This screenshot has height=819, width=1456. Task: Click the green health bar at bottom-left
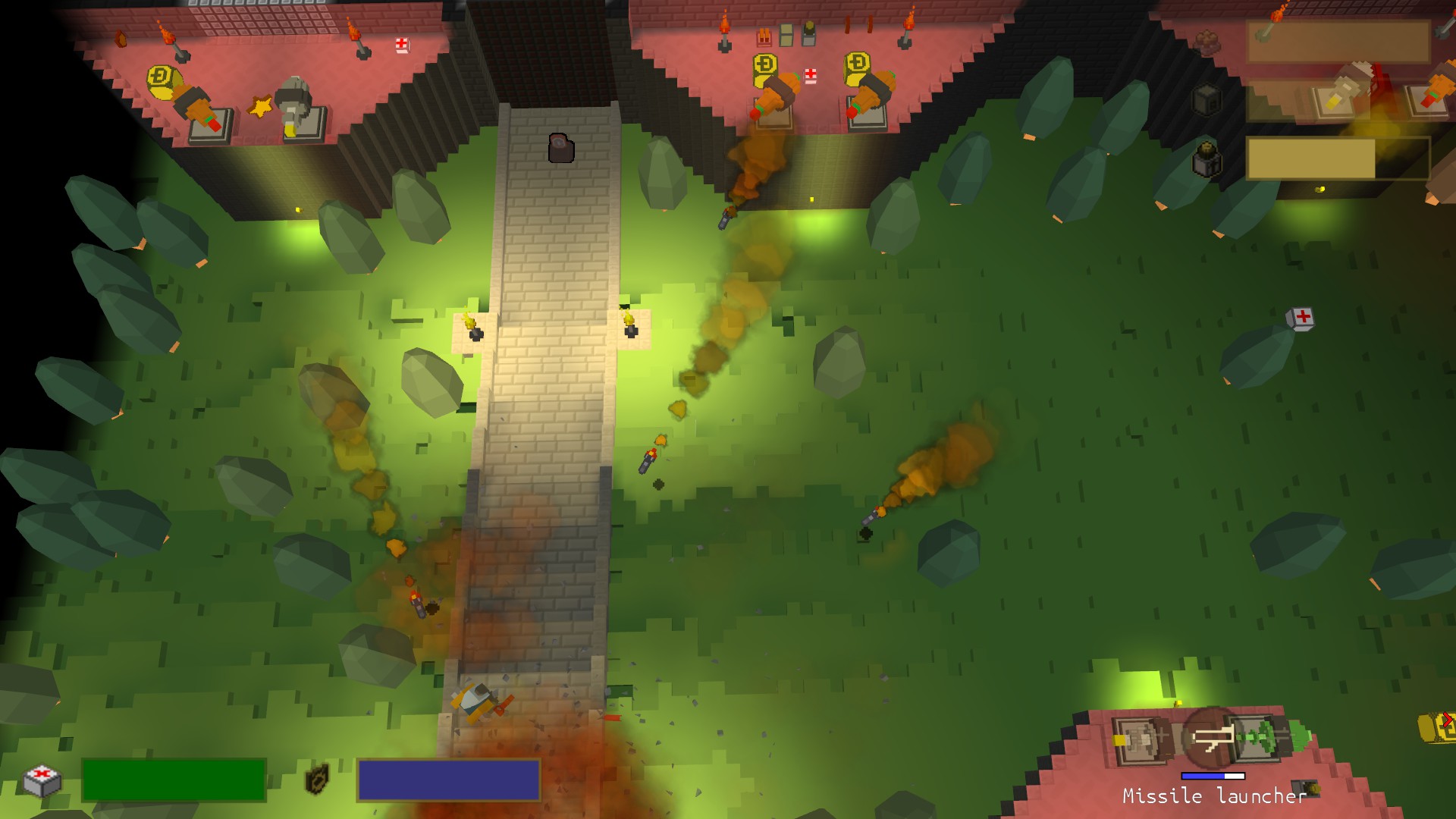[174, 780]
